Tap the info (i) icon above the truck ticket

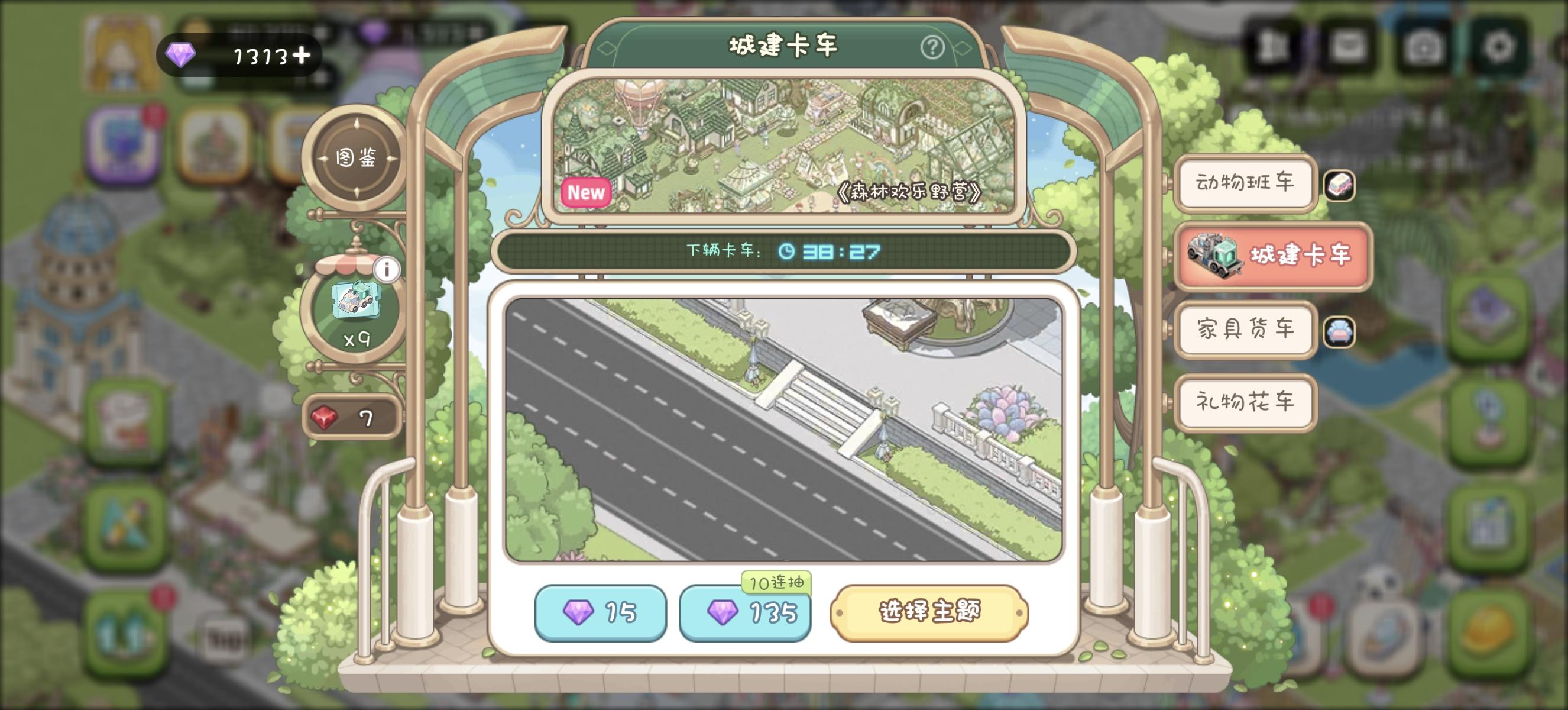point(388,268)
